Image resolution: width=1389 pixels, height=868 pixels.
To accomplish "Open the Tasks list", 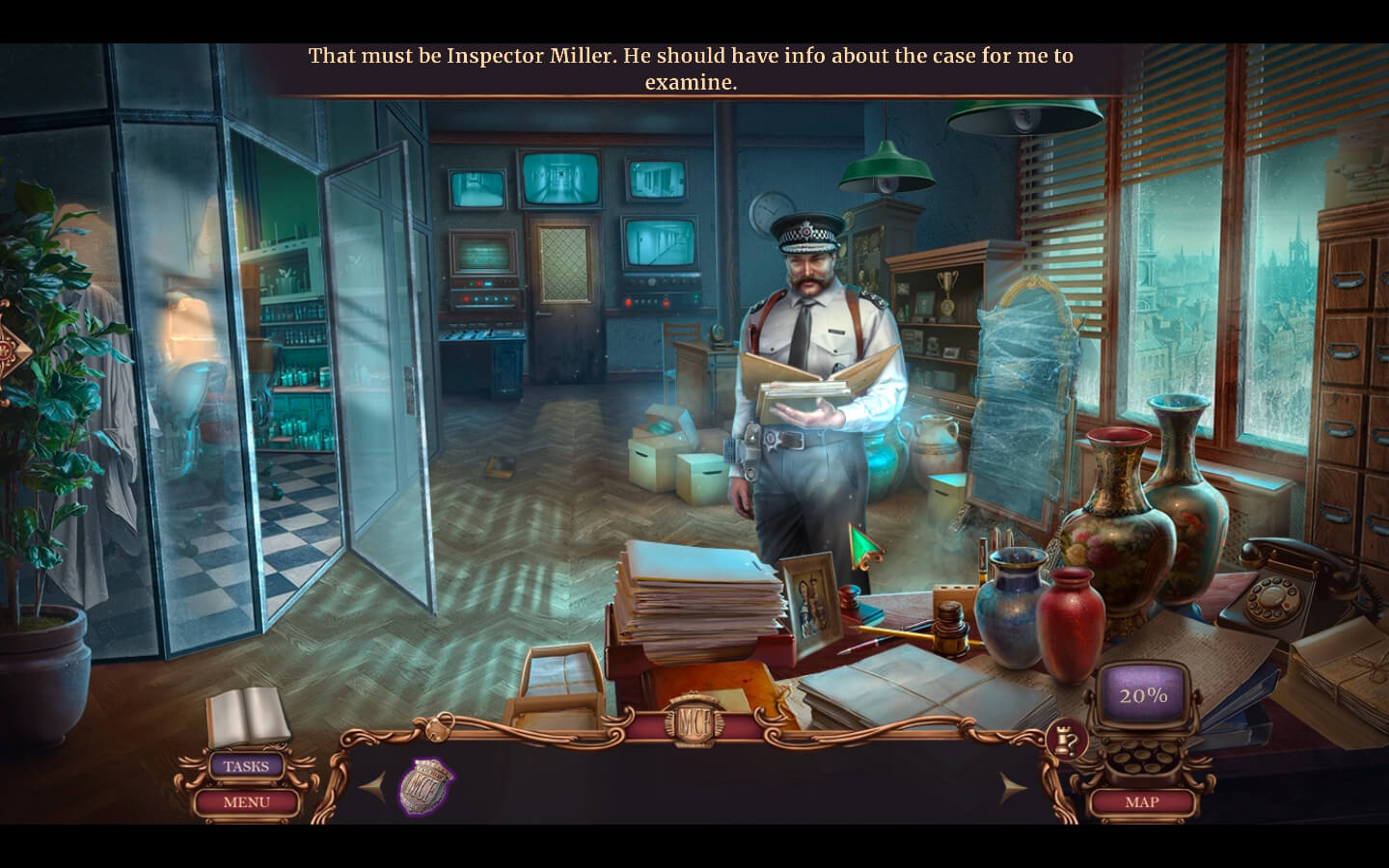I will click(x=246, y=767).
